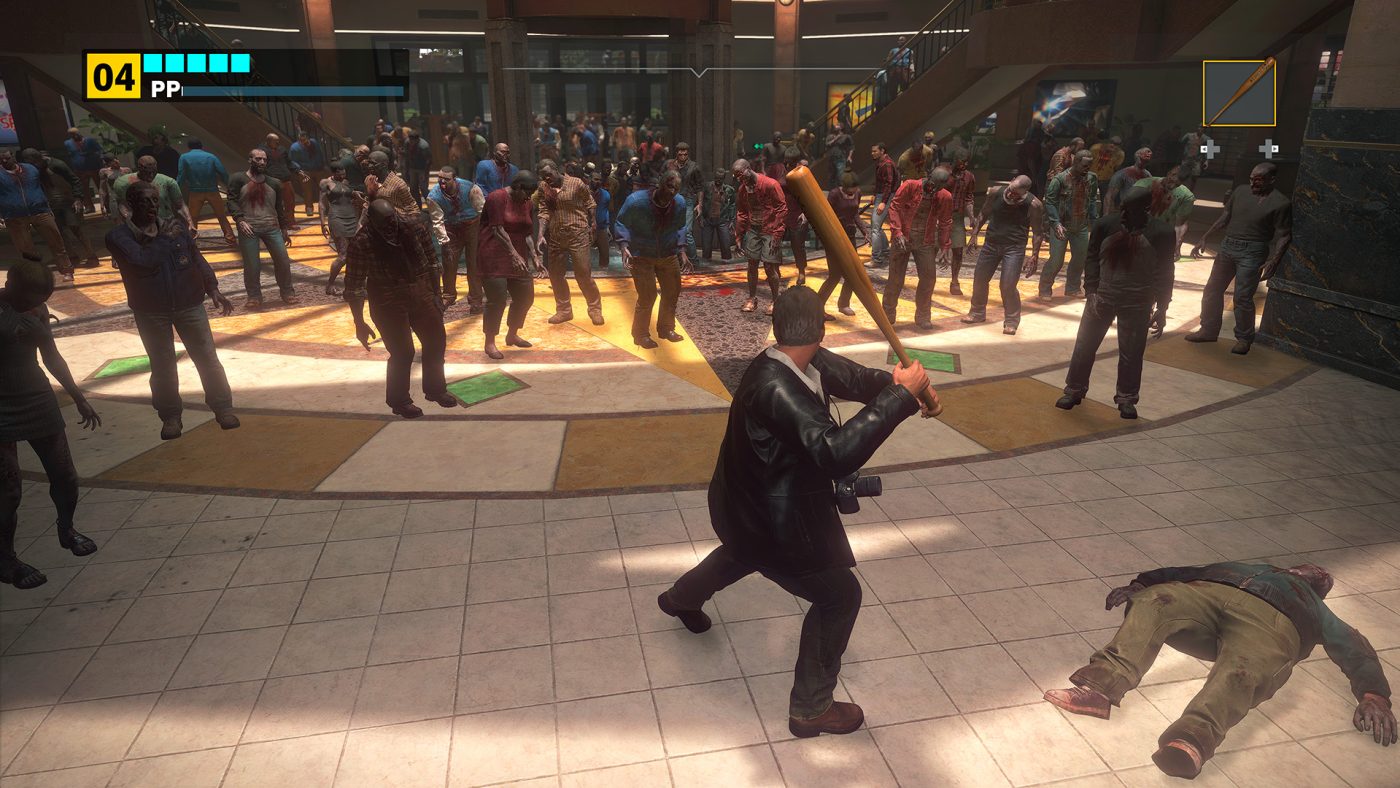Click the yellow border of the equipped weapon box

(x=1240, y=62)
